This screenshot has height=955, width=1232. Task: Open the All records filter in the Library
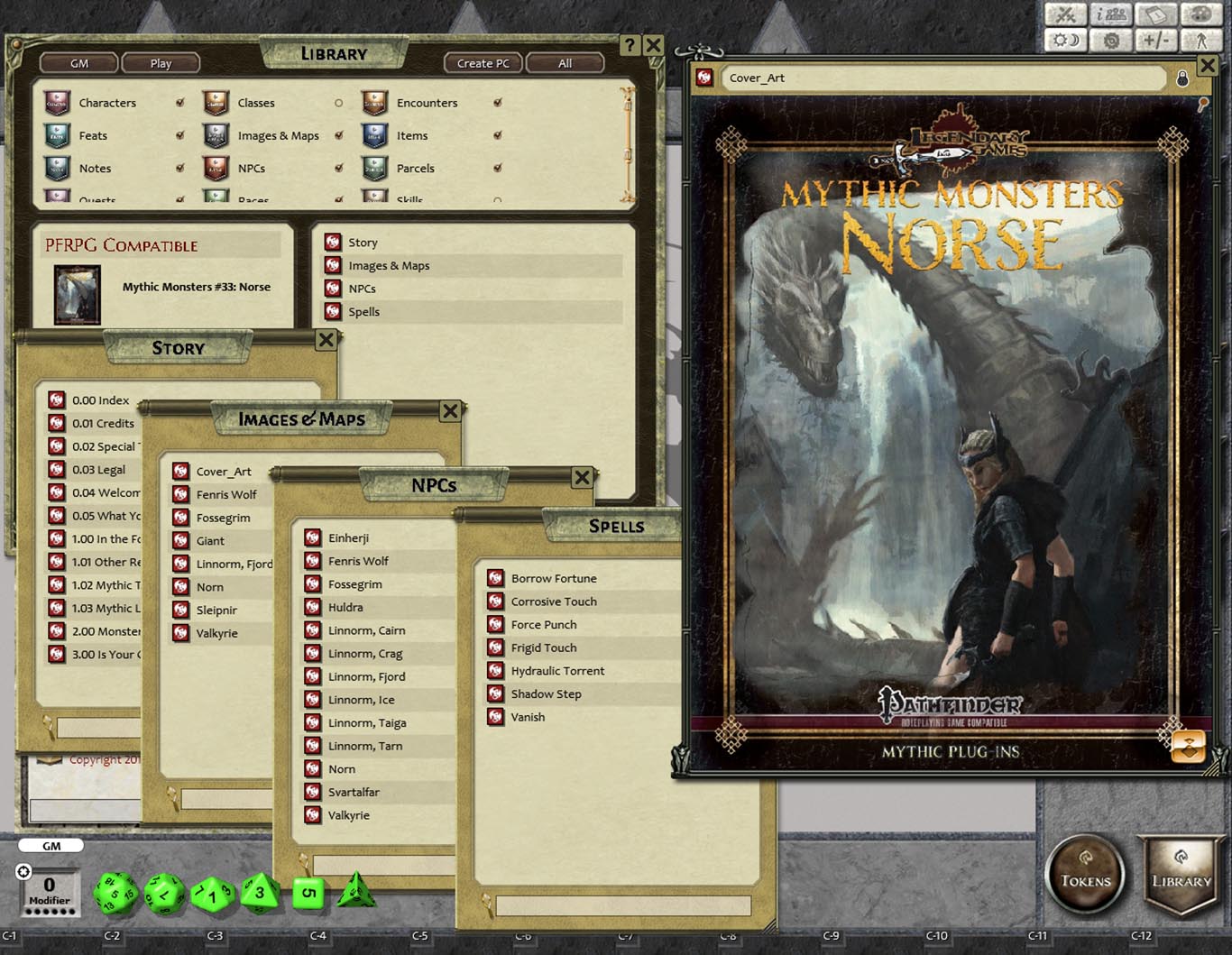click(565, 63)
